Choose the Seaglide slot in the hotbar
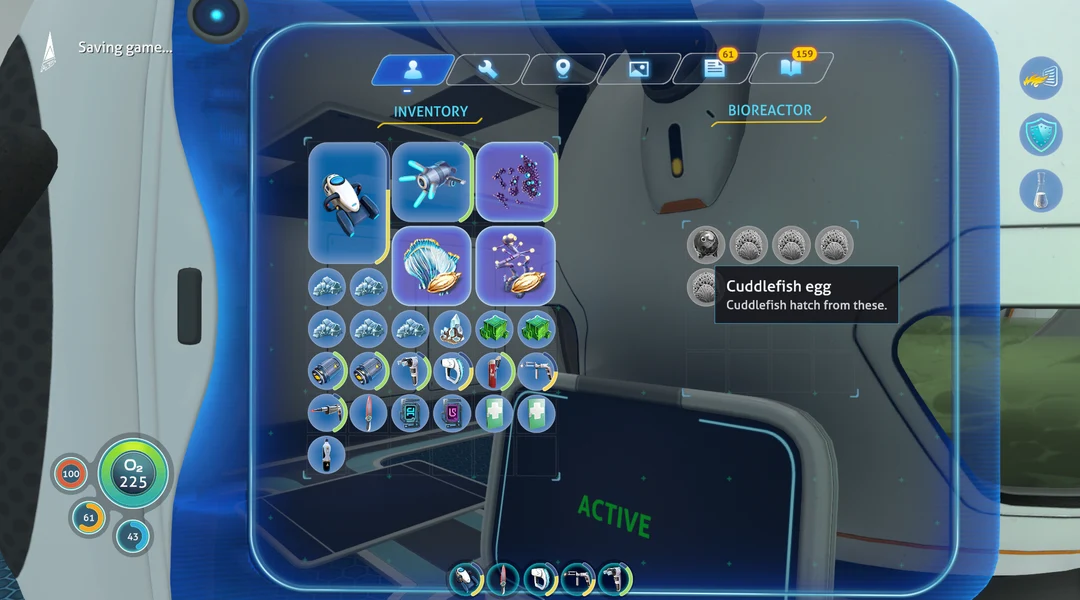 [x=462, y=578]
